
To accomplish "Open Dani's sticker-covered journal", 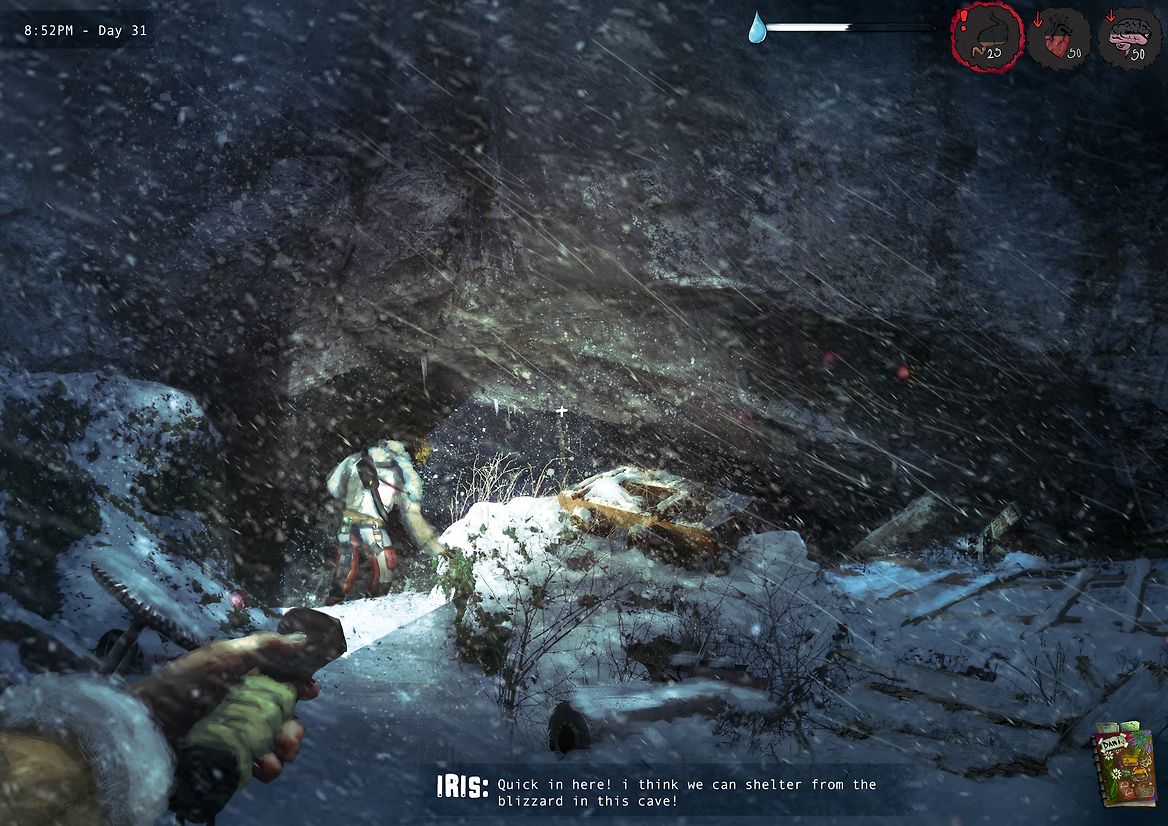I will point(1125,765).
